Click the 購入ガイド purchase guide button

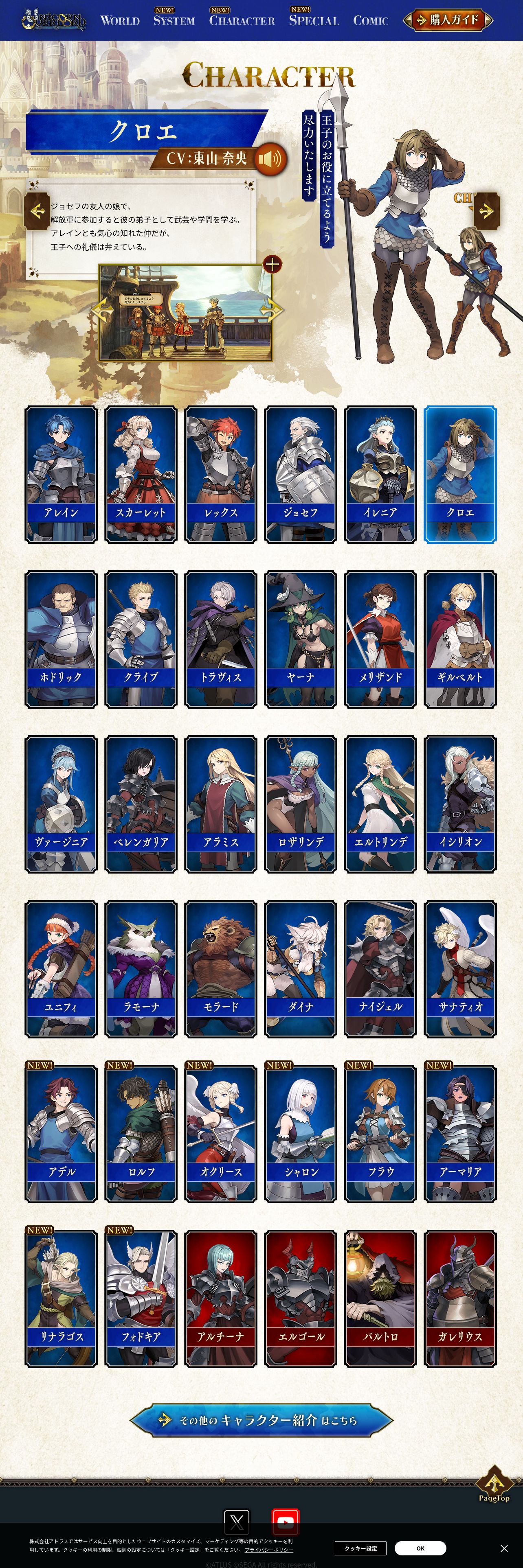coord(448,20)
